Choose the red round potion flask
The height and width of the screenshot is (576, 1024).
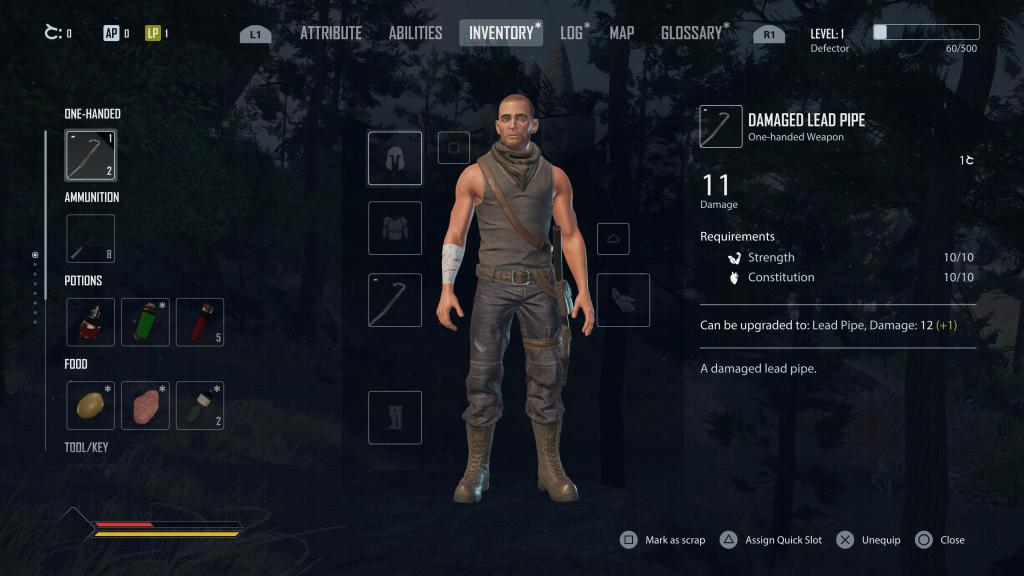pyautogui.click(x=91, y=322)
